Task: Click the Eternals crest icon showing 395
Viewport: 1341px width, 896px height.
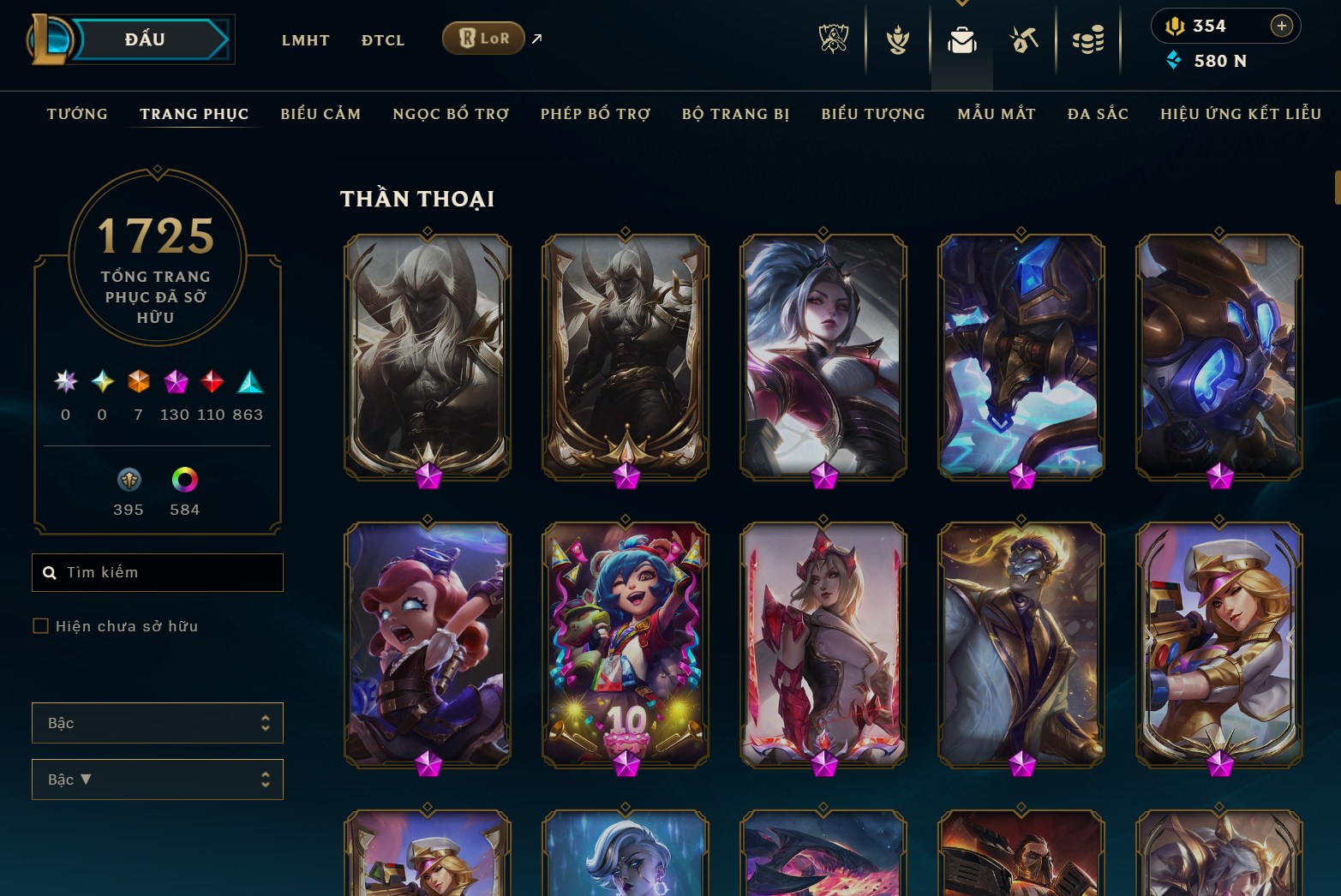Action: tap(128, 481)
